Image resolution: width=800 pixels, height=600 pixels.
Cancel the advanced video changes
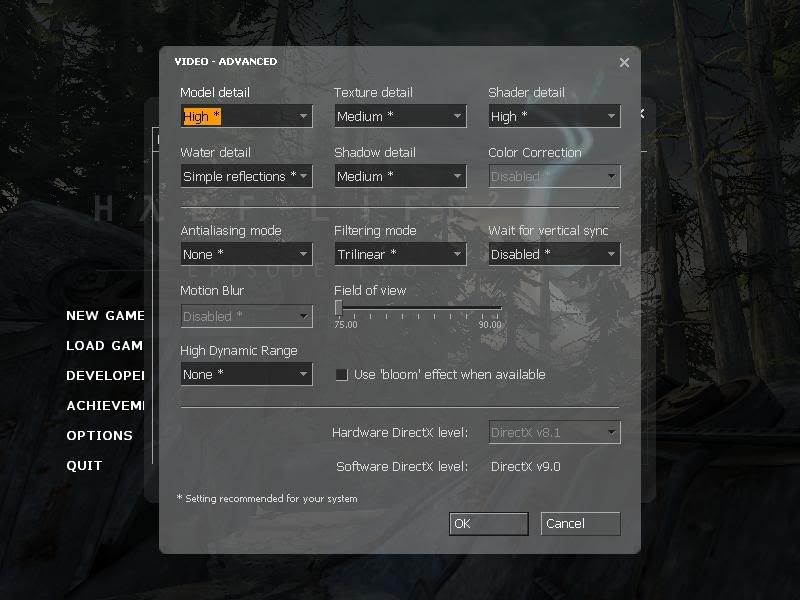(580, 523)
